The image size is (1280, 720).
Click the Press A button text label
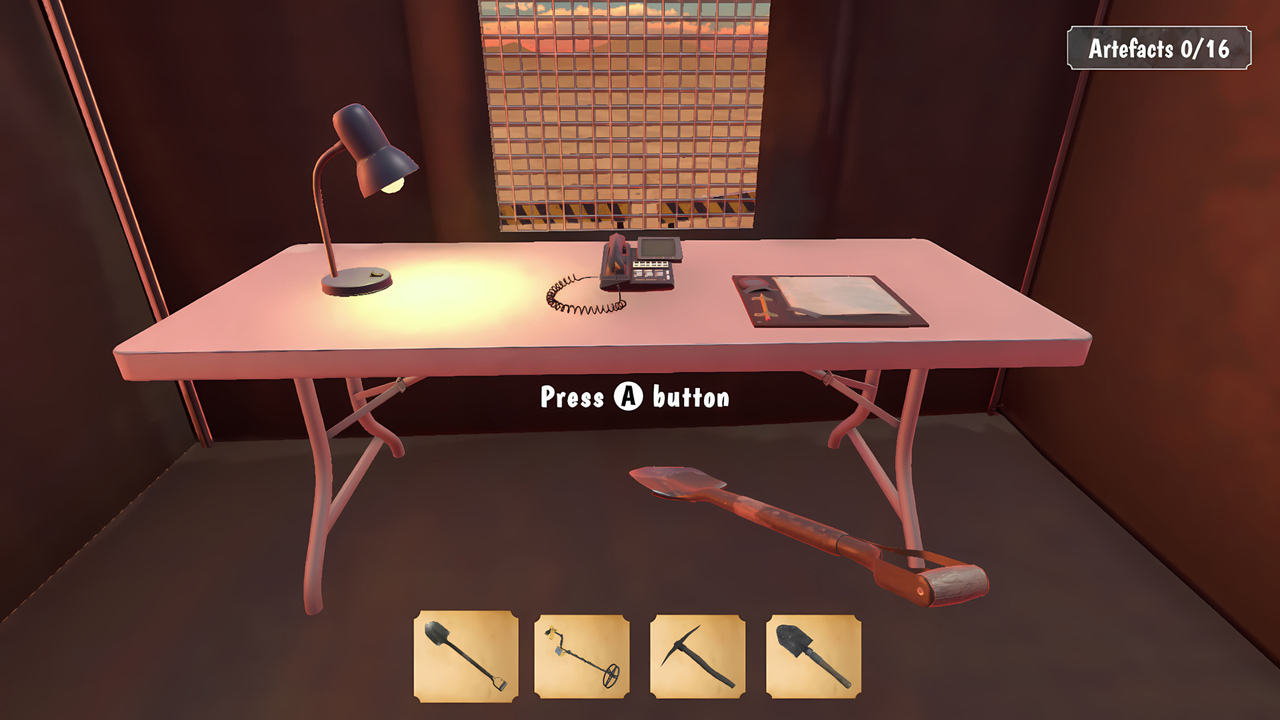coord(632,397)
